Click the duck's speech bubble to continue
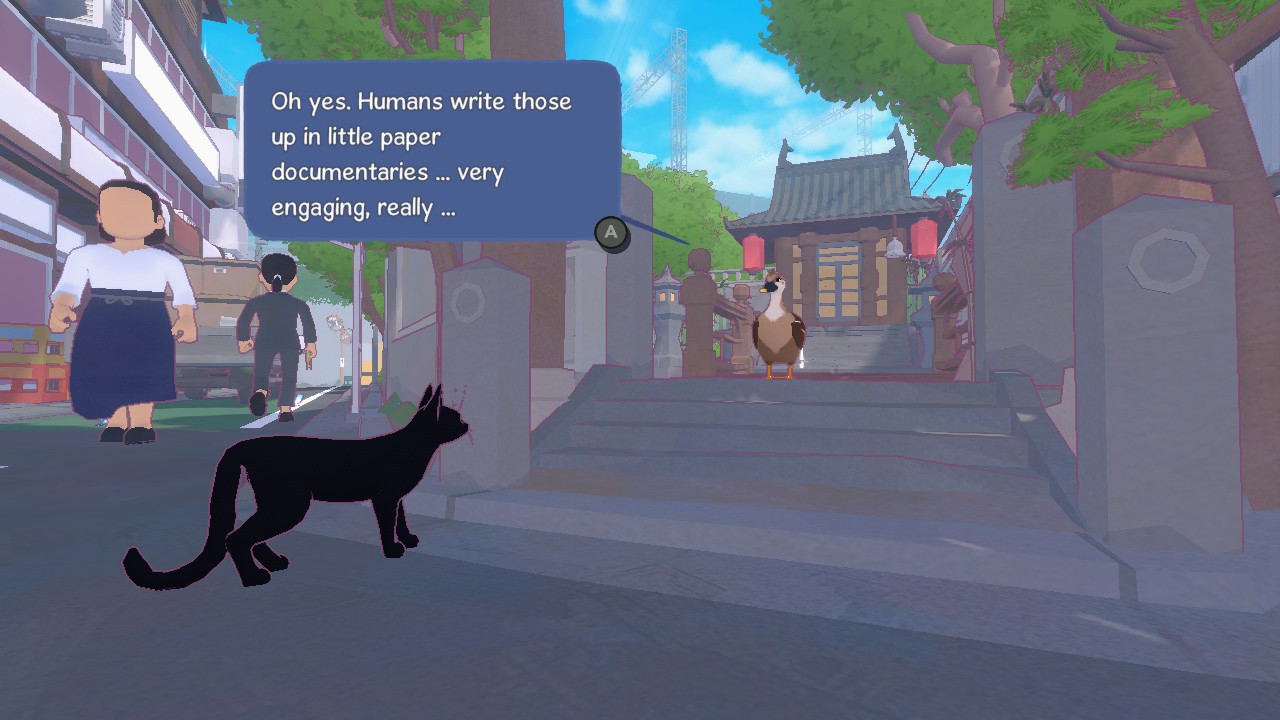The height and width of the screenshot is (720, 1280). click(431, 152)
